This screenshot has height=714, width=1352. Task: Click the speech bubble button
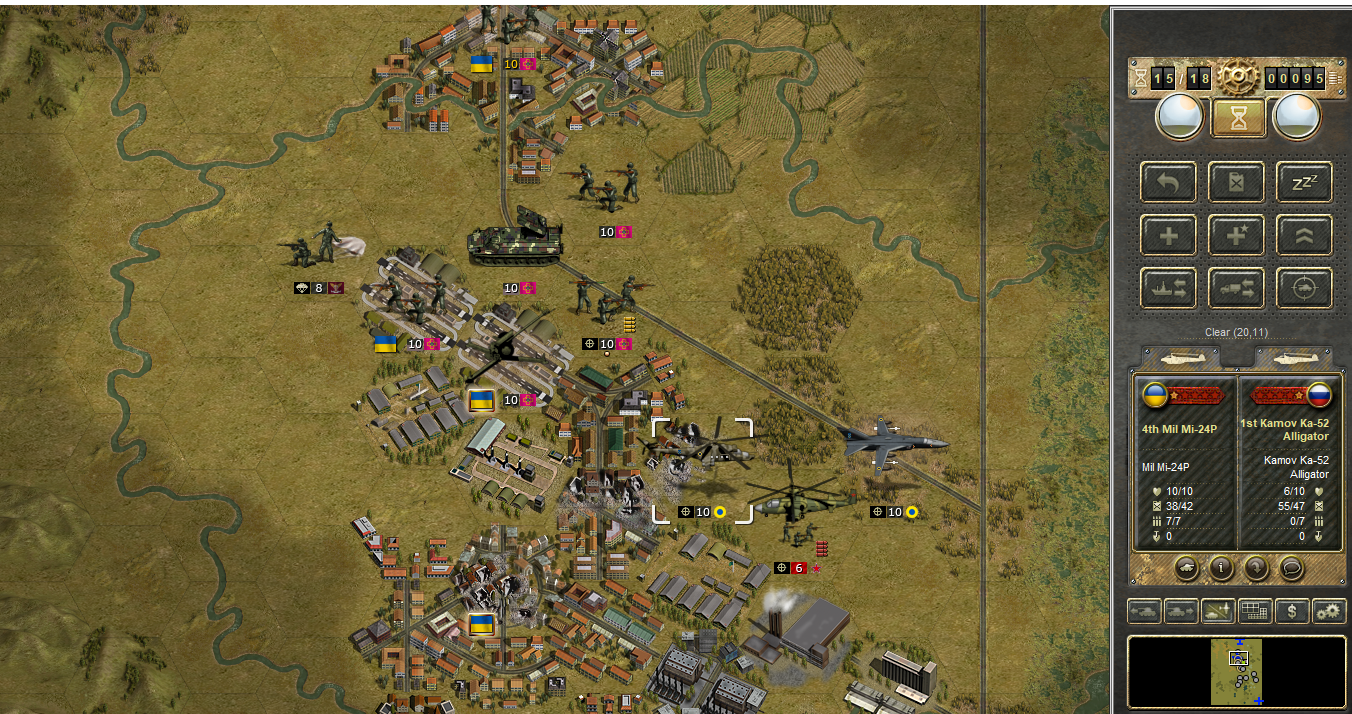(x=1291, y=568)
